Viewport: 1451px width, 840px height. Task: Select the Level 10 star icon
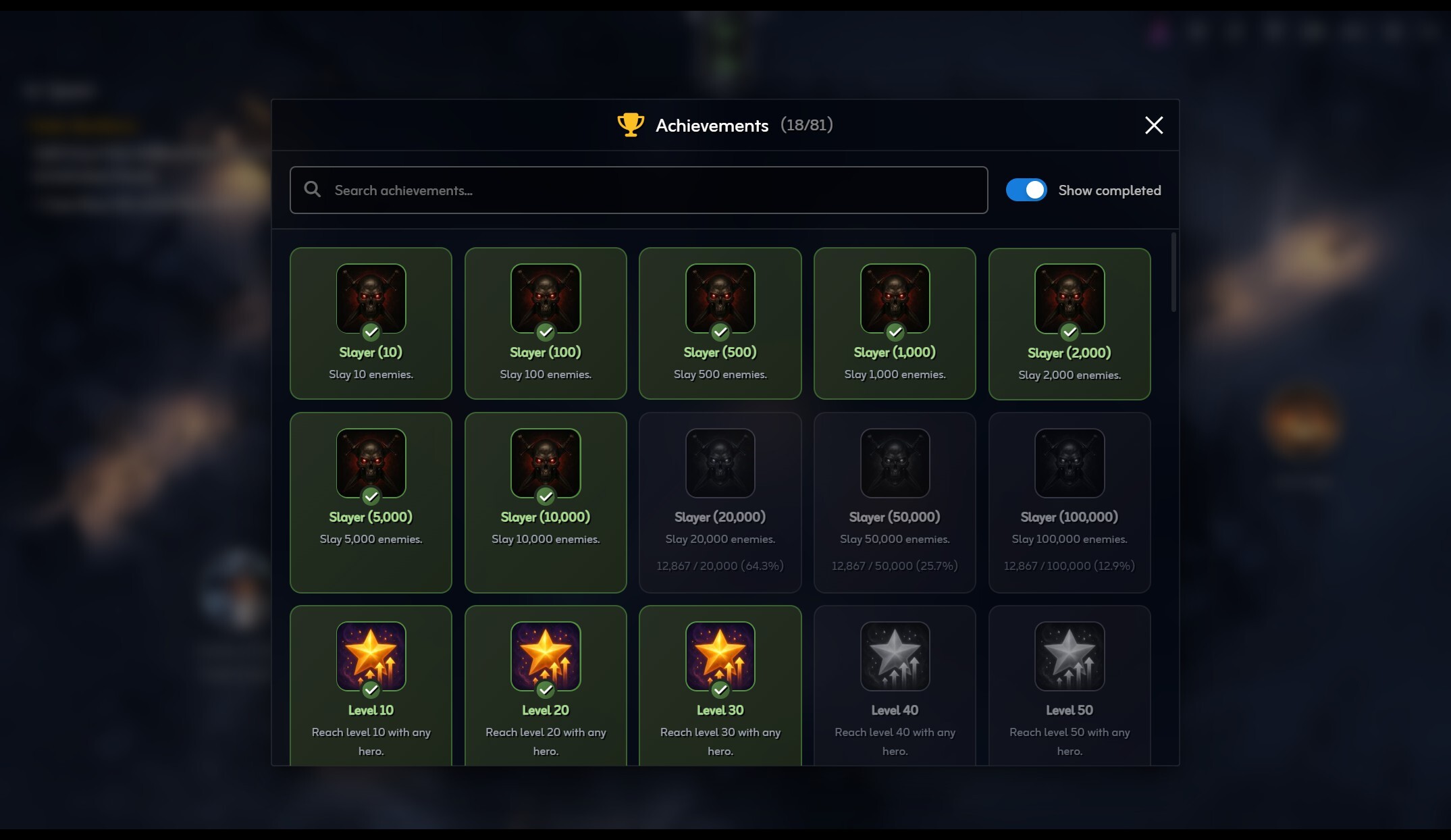click(x=371, y=655)
